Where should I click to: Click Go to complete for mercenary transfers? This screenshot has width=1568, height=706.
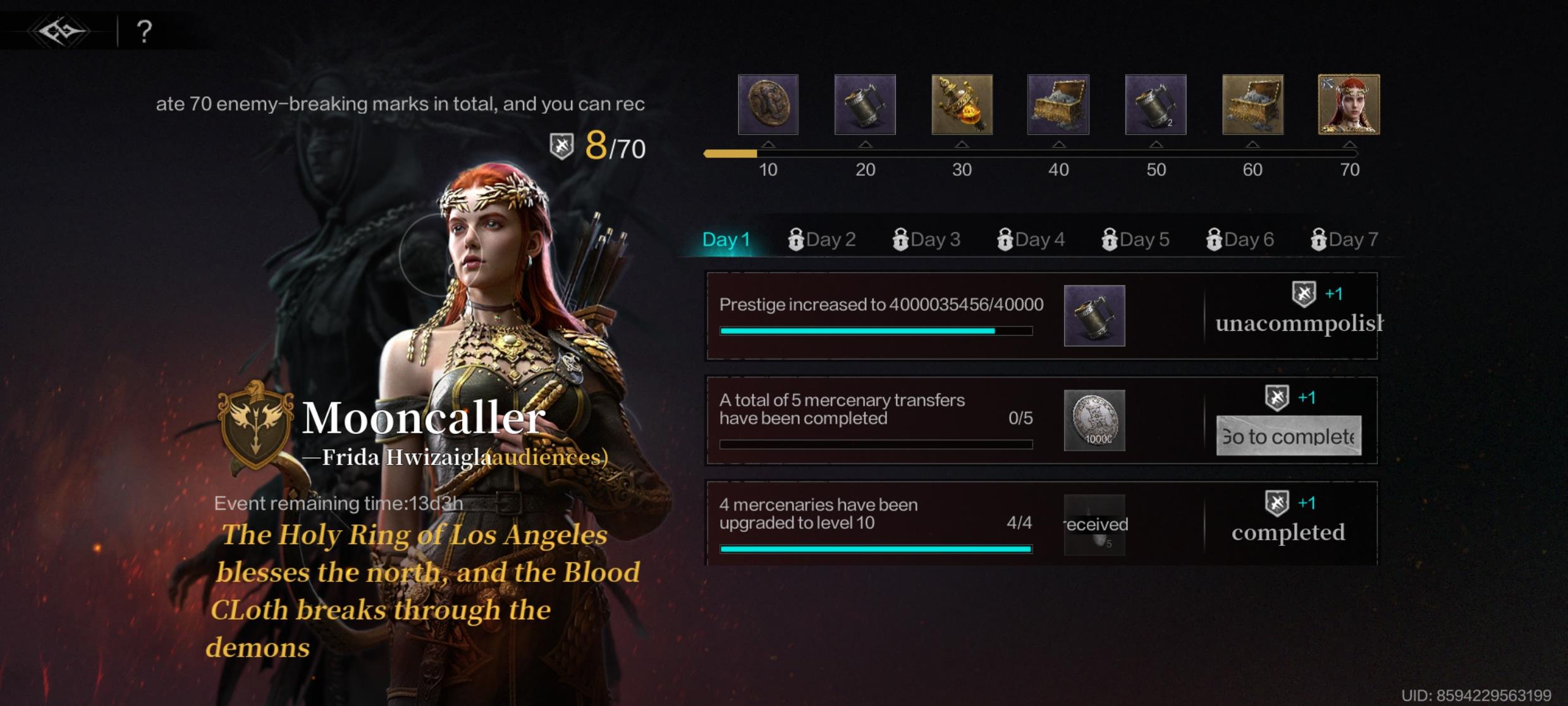(x=1289, y=436)
